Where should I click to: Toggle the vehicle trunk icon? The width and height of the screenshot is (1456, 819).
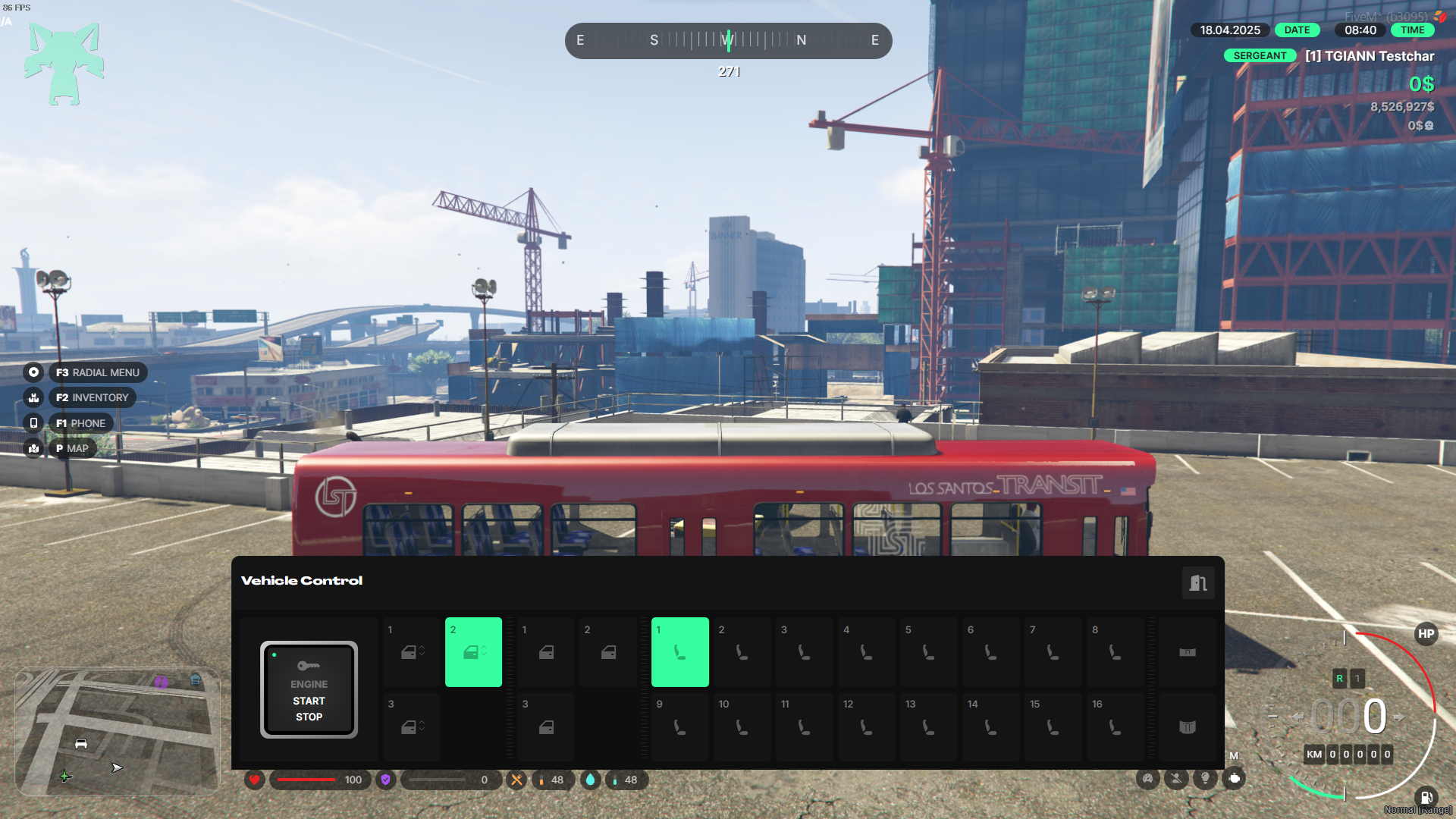click(x=1188, y=726)
